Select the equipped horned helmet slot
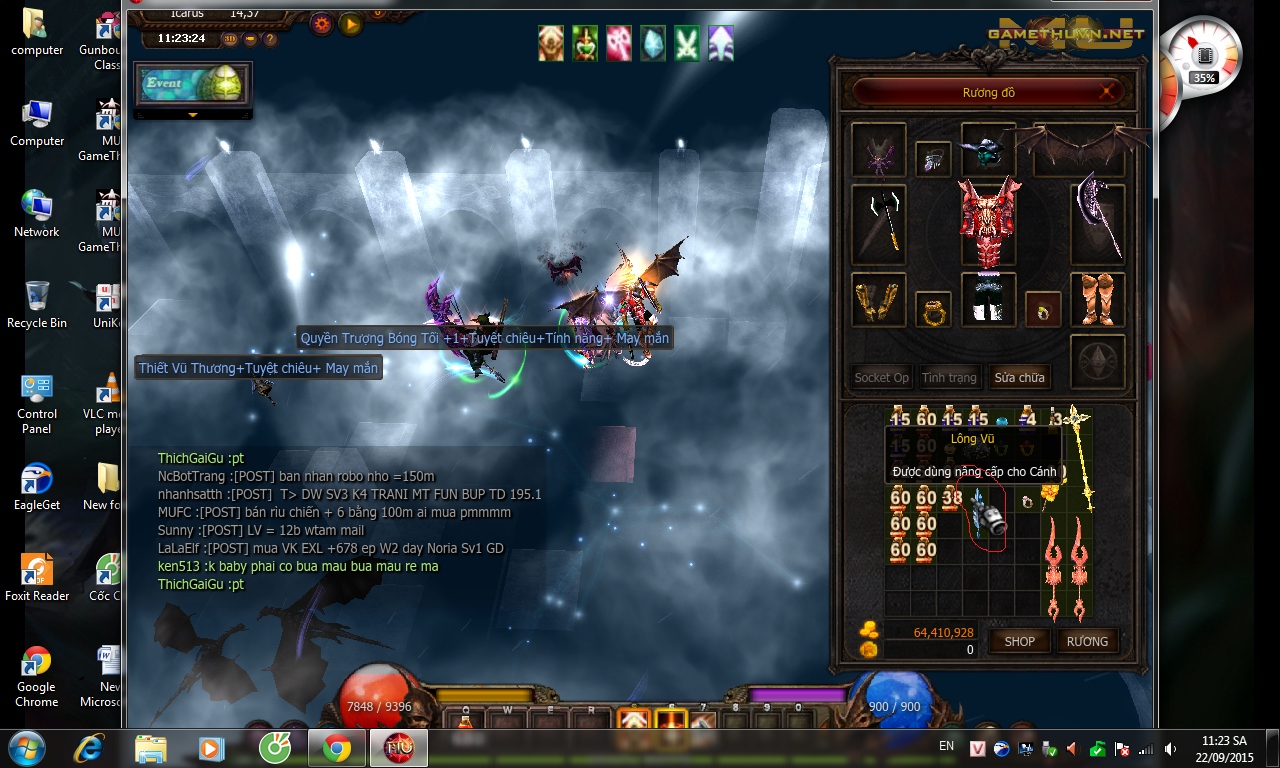The height and width of the screenshot is (768, 1280). pos(988,147)
